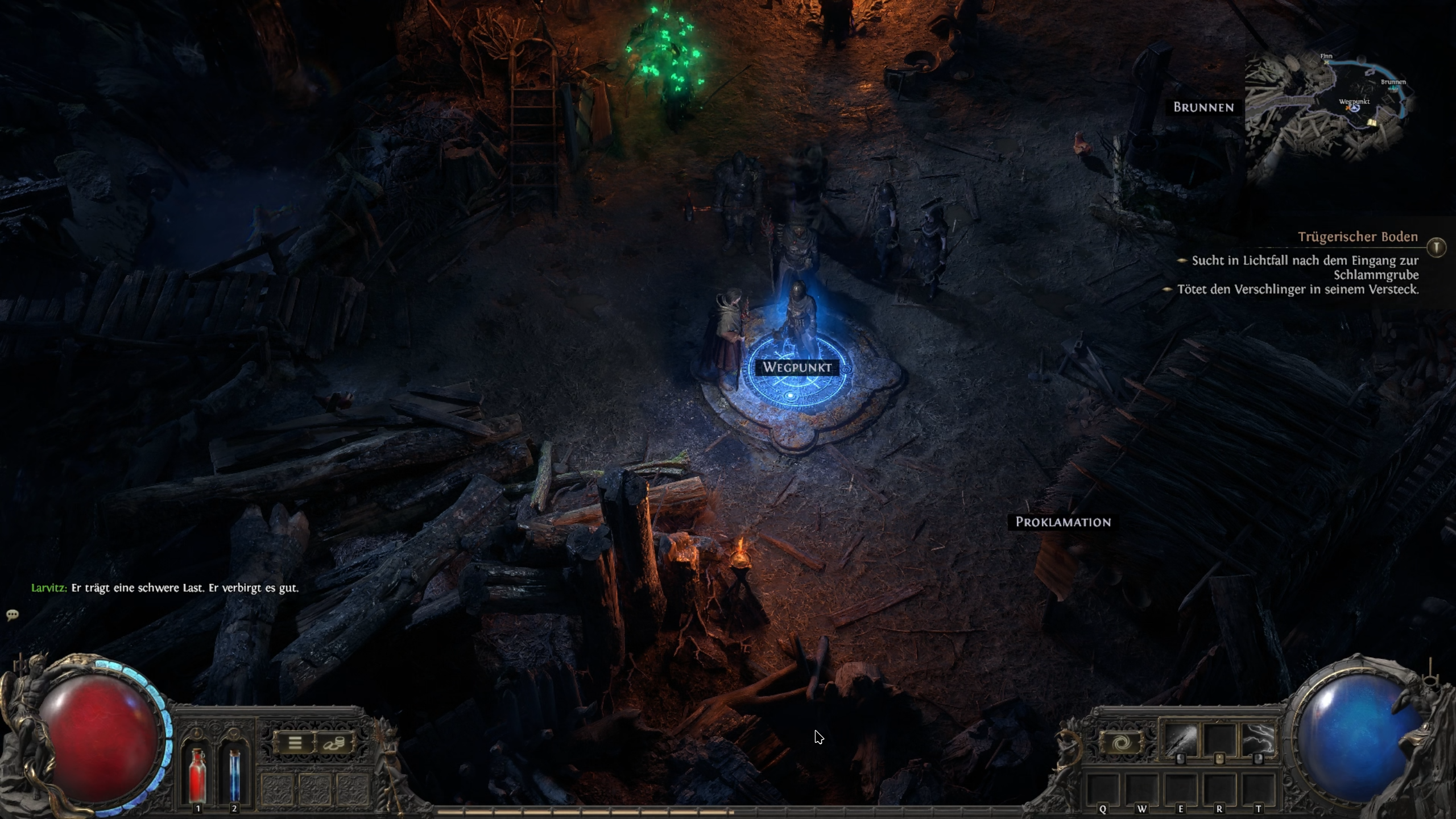1456x819 pixels.
Task: Click the Brunnen label
Action: coord(1203,107)
